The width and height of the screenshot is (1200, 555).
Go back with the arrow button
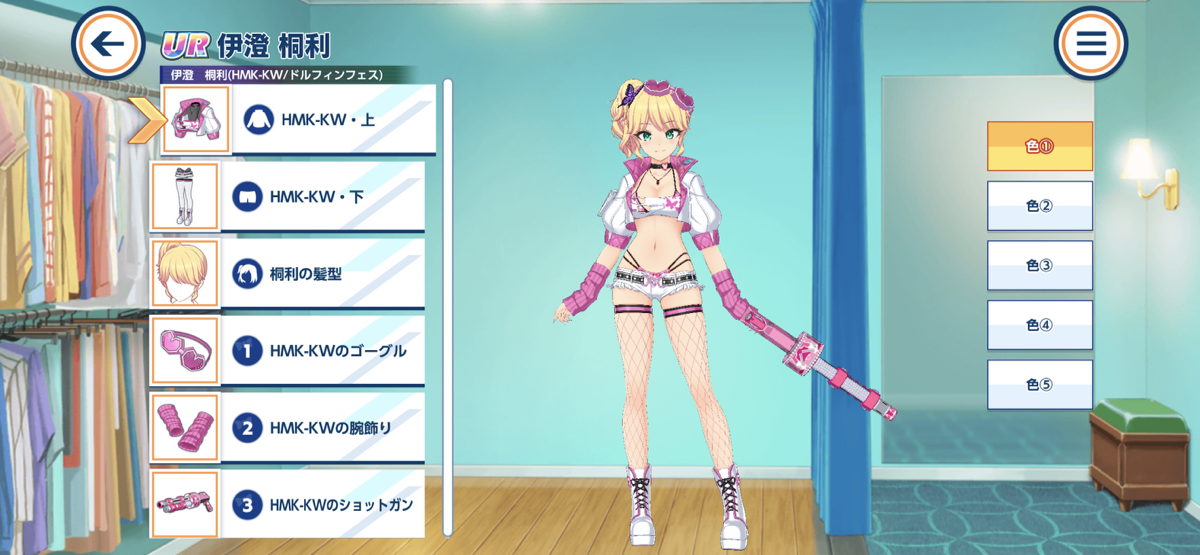108,44
